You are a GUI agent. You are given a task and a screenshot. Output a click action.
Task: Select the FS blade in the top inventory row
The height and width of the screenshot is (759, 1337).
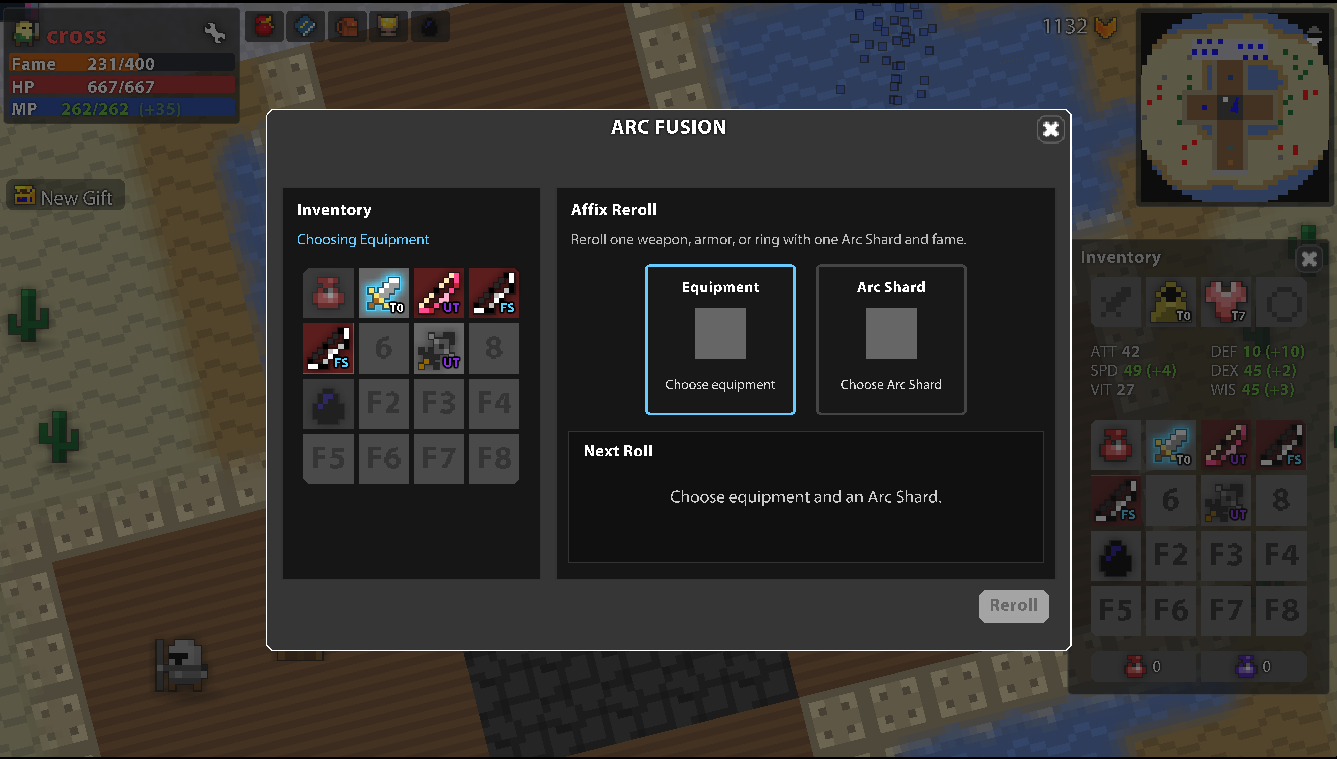(494, 293)
